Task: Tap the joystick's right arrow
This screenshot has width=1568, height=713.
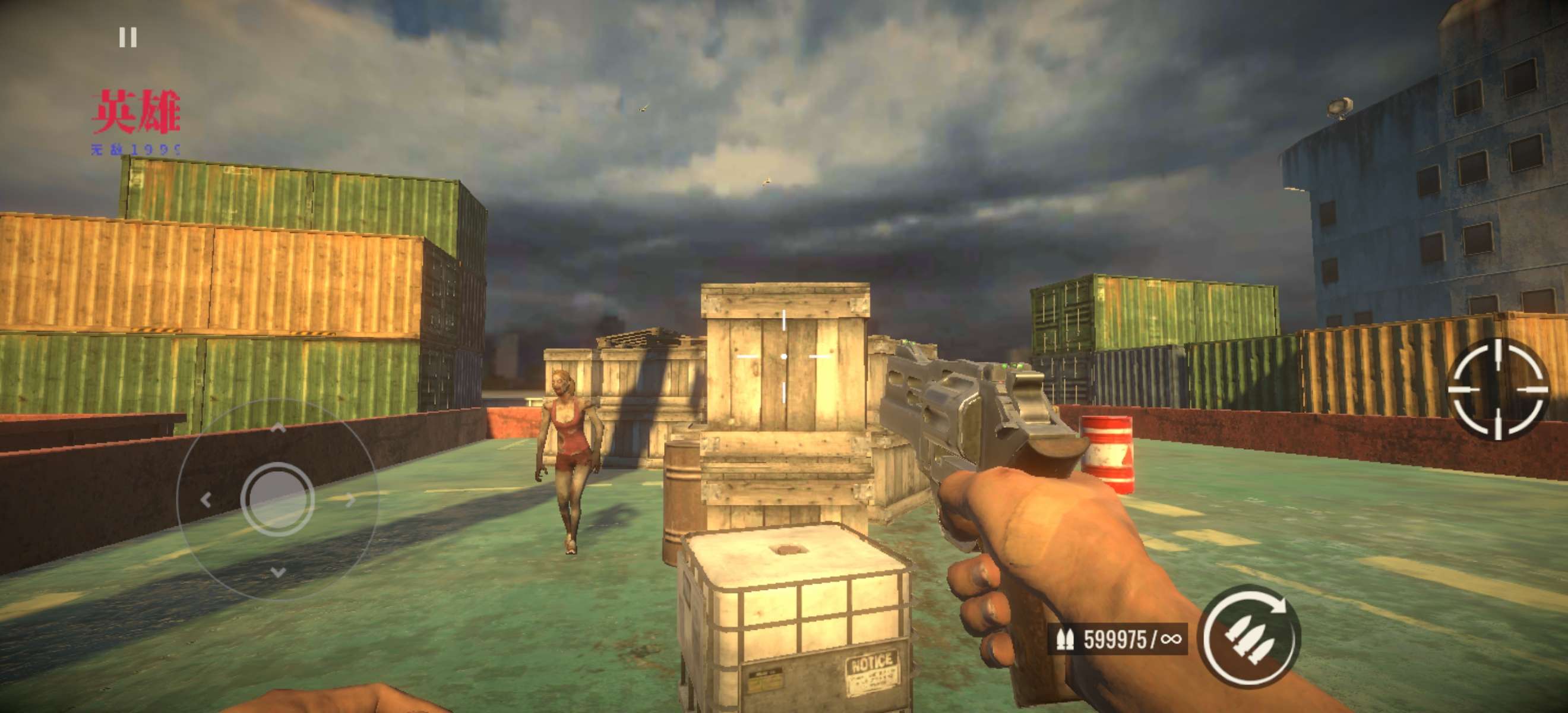Action: click(350, 500)
